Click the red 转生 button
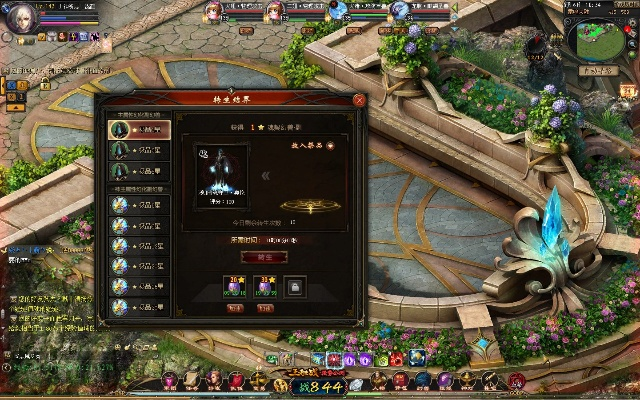Screen dimensions: 640x400 click(x=265, y=257)
